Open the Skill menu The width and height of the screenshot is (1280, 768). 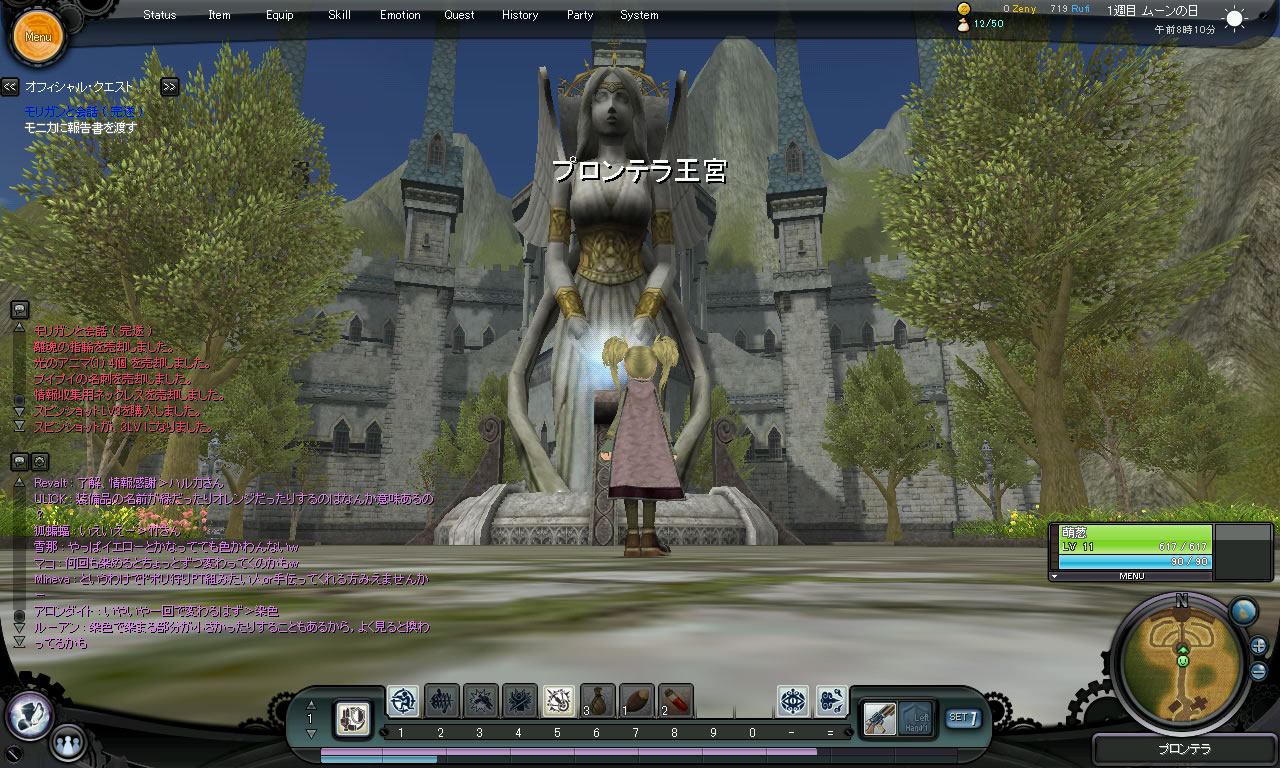click(x=339, y=15)
